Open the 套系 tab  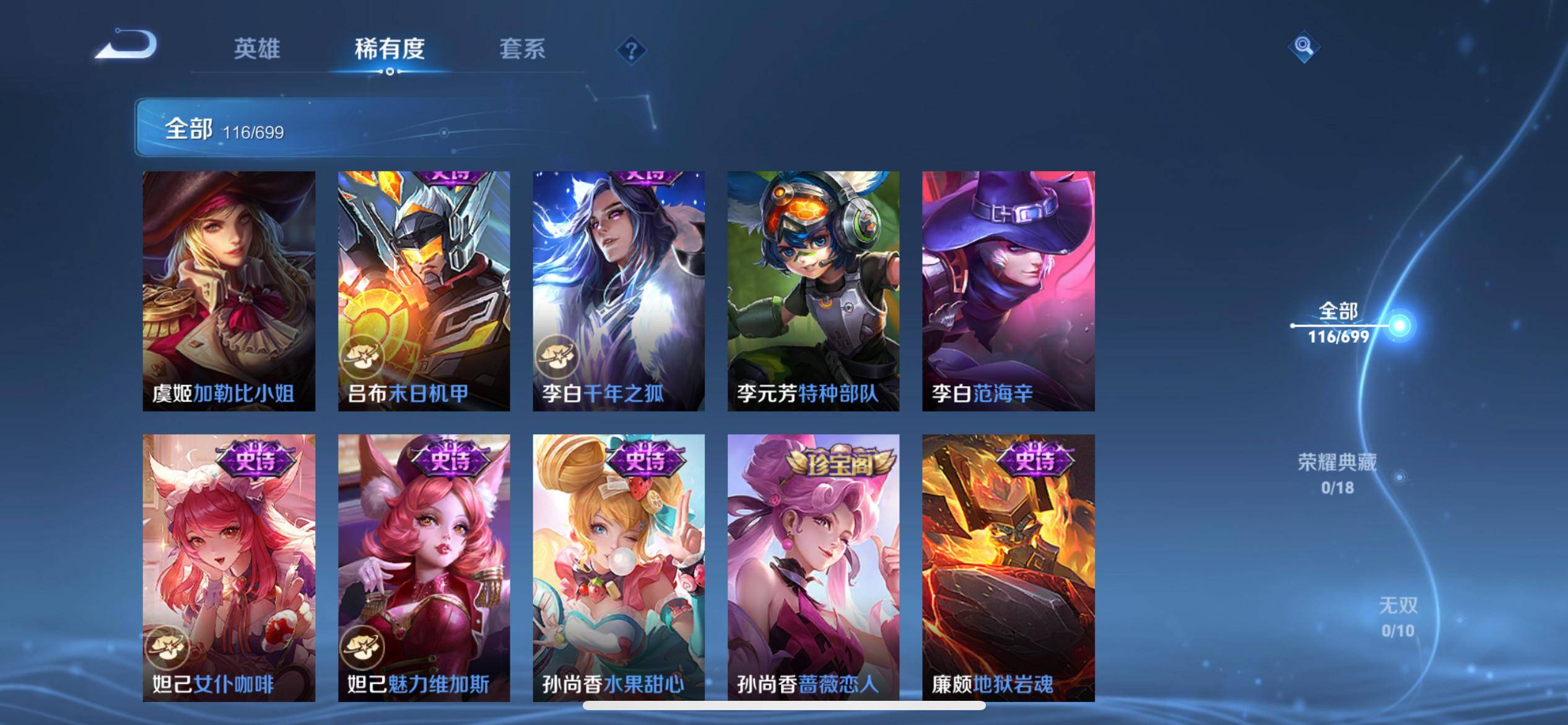coord(522,48)
